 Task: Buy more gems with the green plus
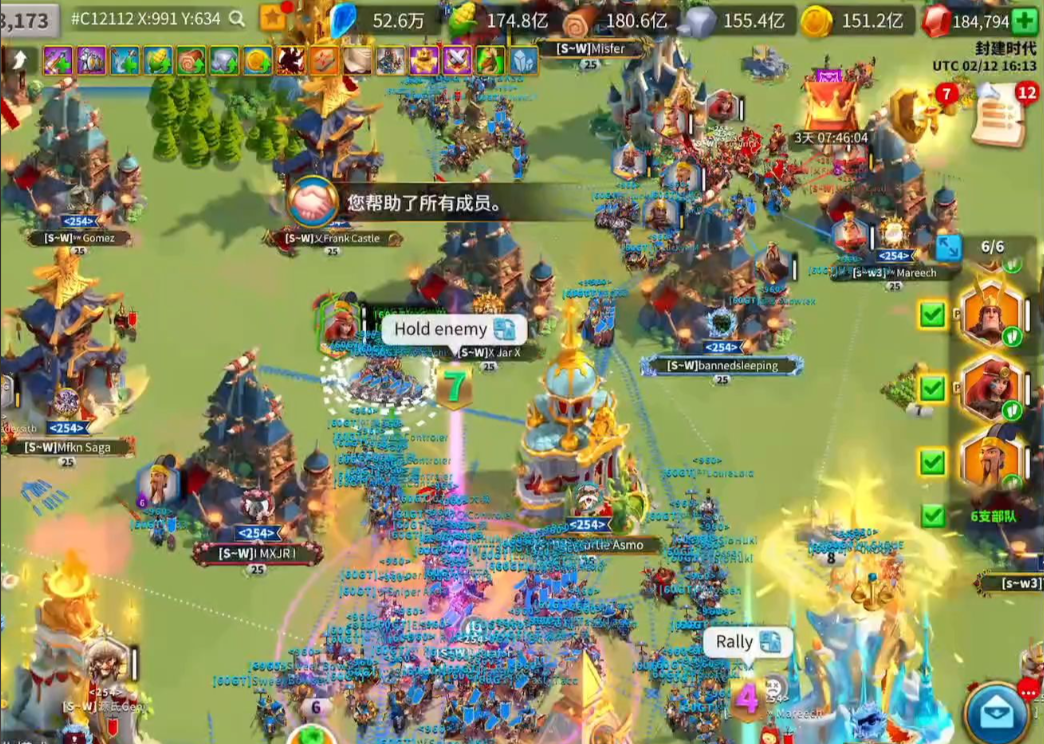click(x=1024, y=20)
